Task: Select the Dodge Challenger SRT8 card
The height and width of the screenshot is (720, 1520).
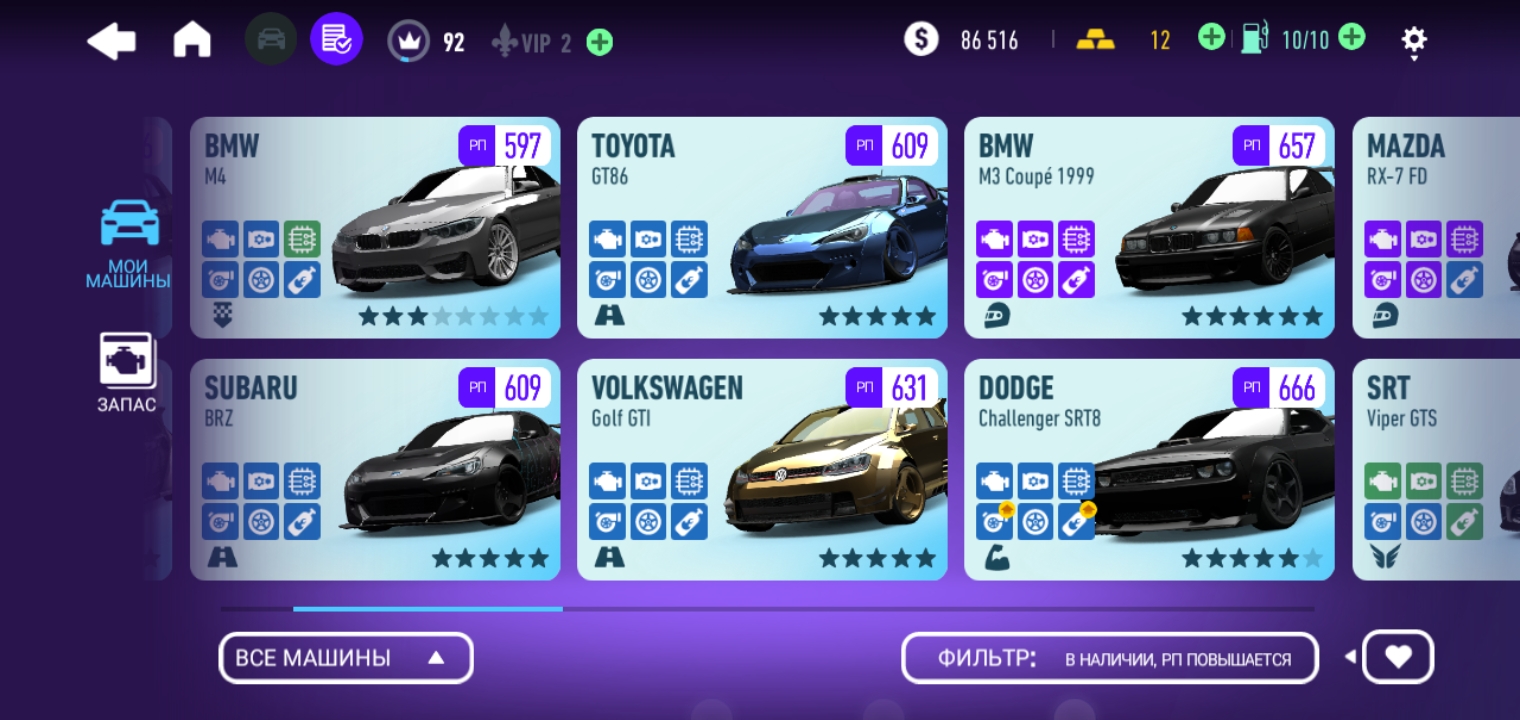Action: coord(1149,470)
